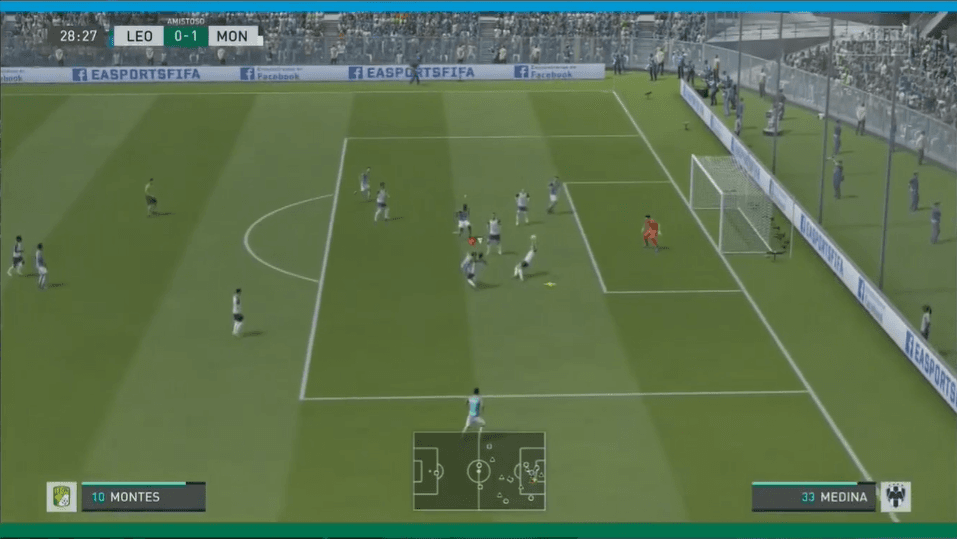
Task: Click the 33 Medina player name panel
Action: click(x=813, y=497)
